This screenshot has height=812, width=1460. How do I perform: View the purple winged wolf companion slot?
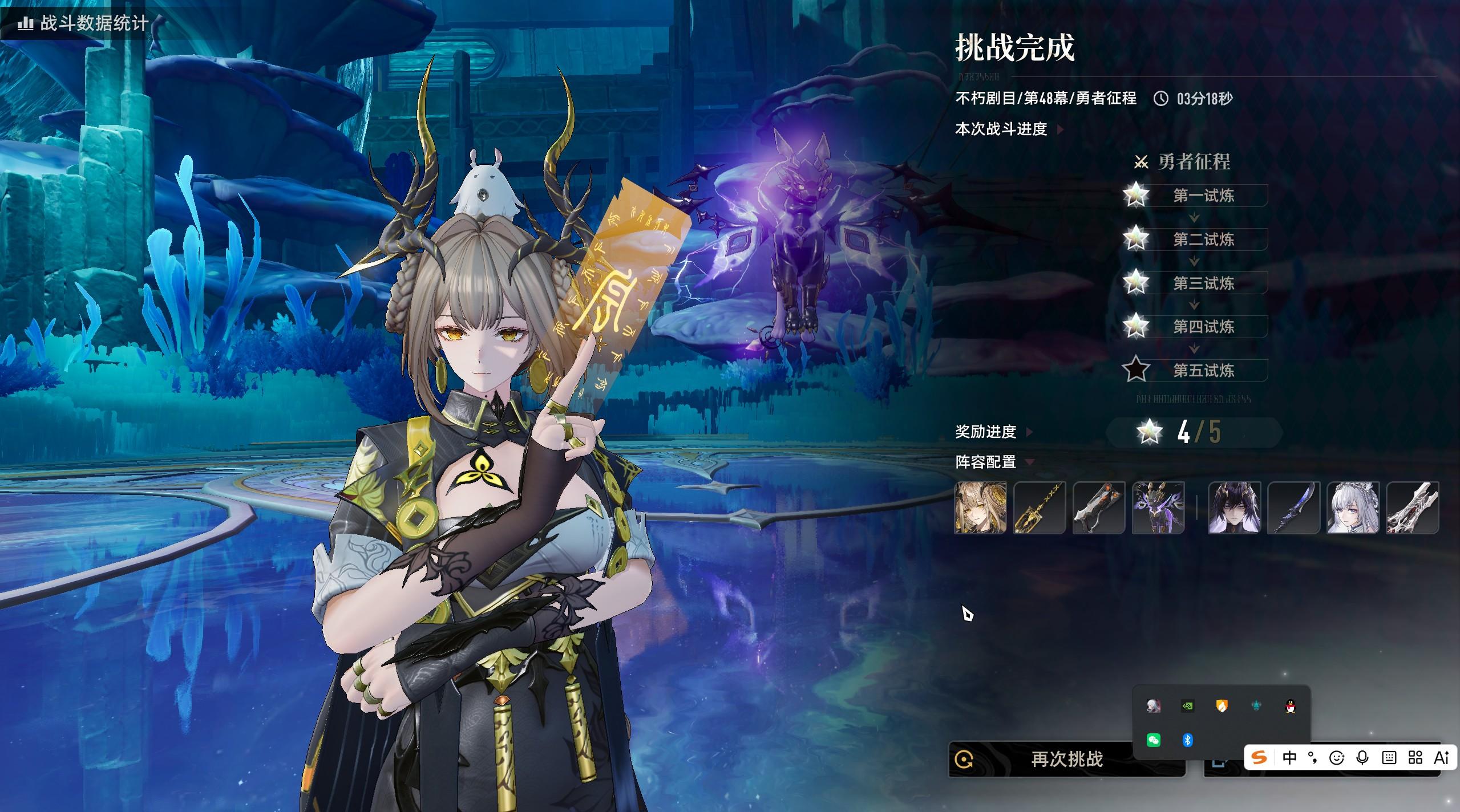[x=1158, y=507]
